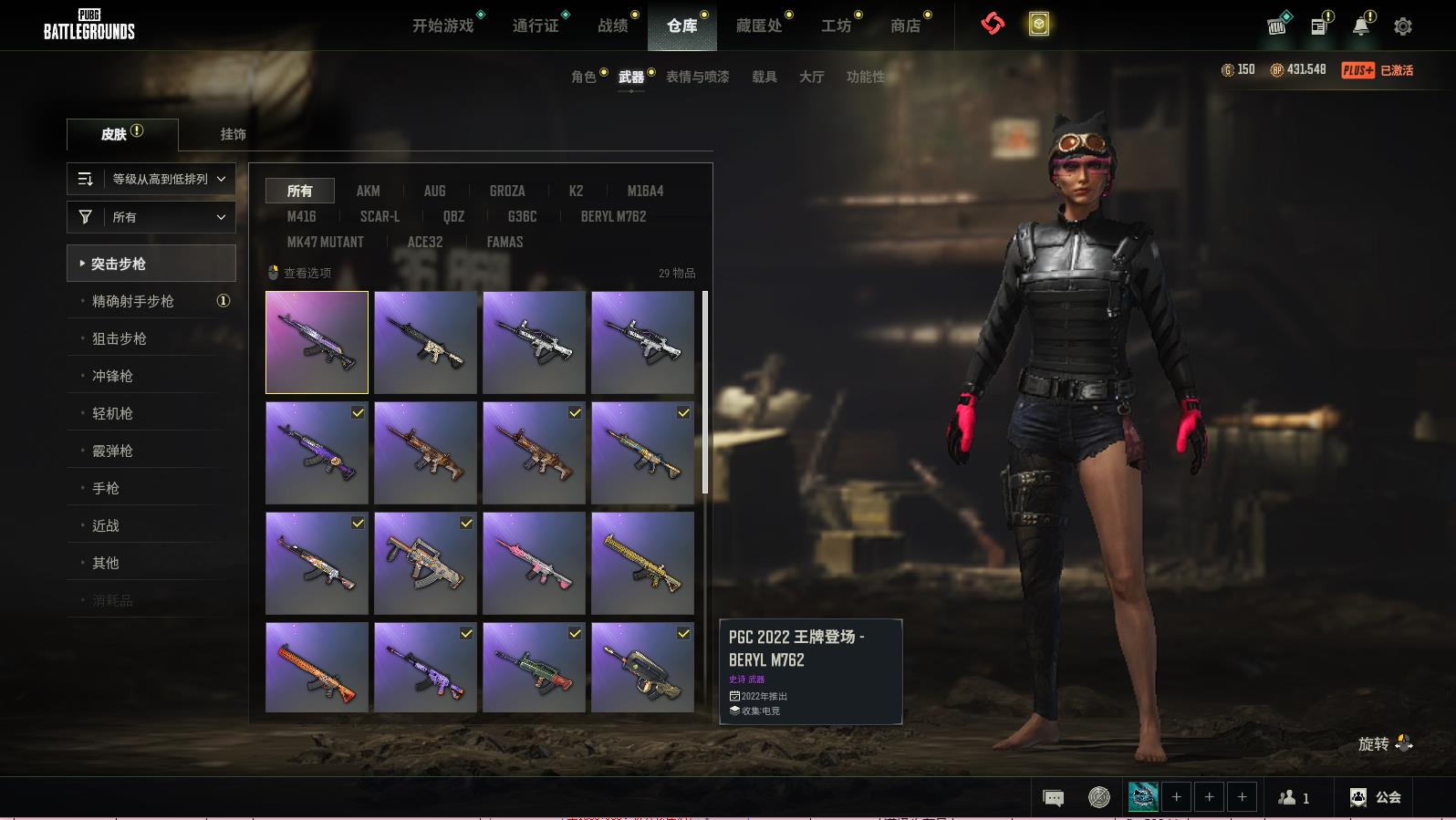Check the notification bell
1456x820 pixels.
[x=1361, y=26]
